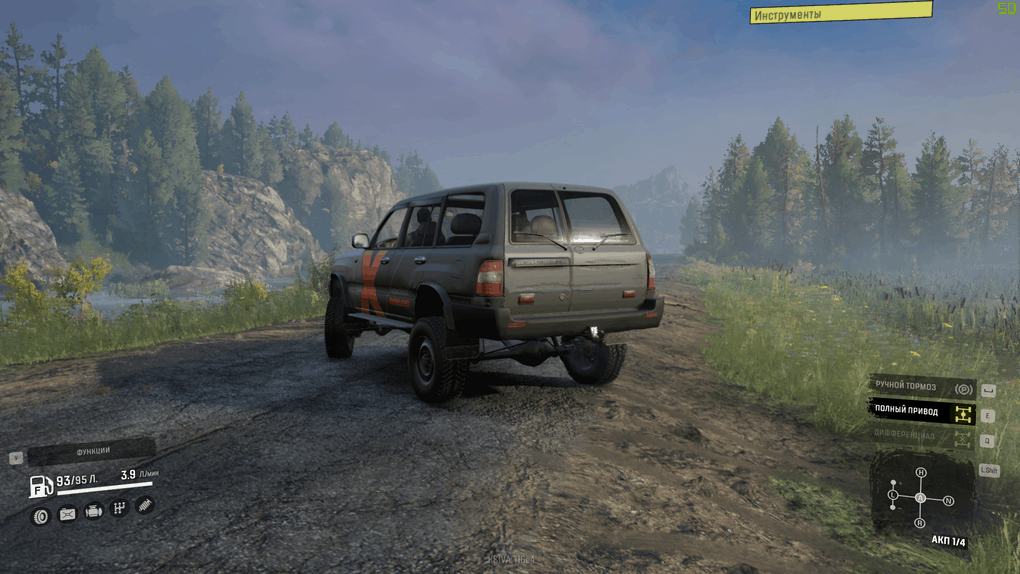The image size is (1020, 574).
Task: Click the tire status icon
Action: [41, 516]
